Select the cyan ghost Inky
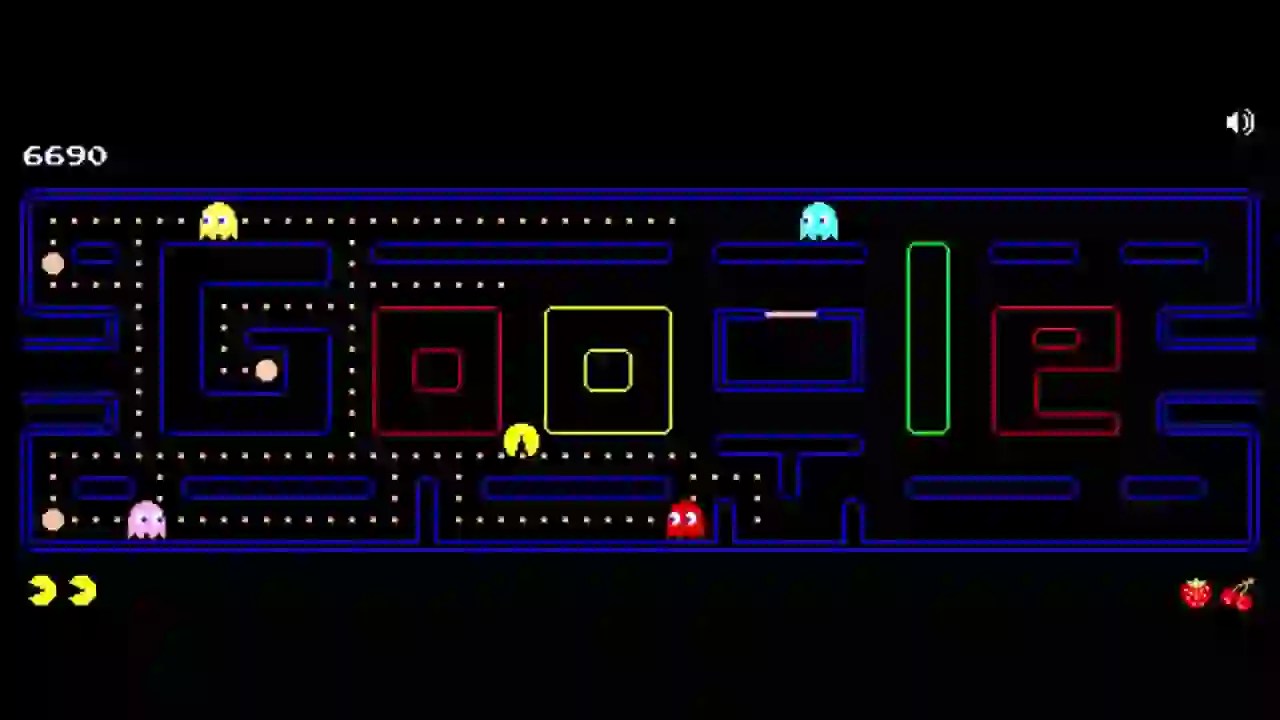The image size is (1280, 720). tap(819, 220)
